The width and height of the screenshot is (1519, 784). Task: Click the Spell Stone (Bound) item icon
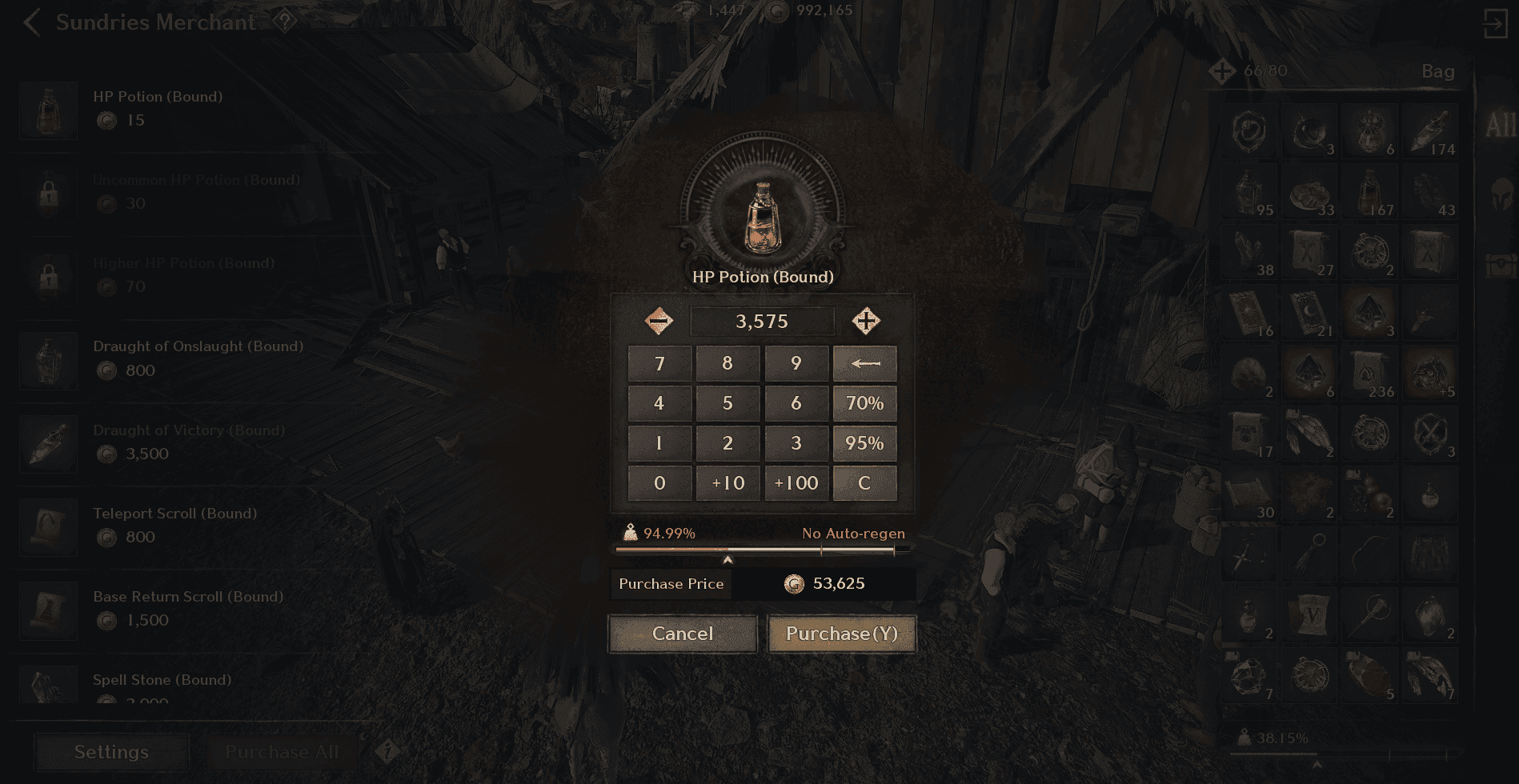48,690
